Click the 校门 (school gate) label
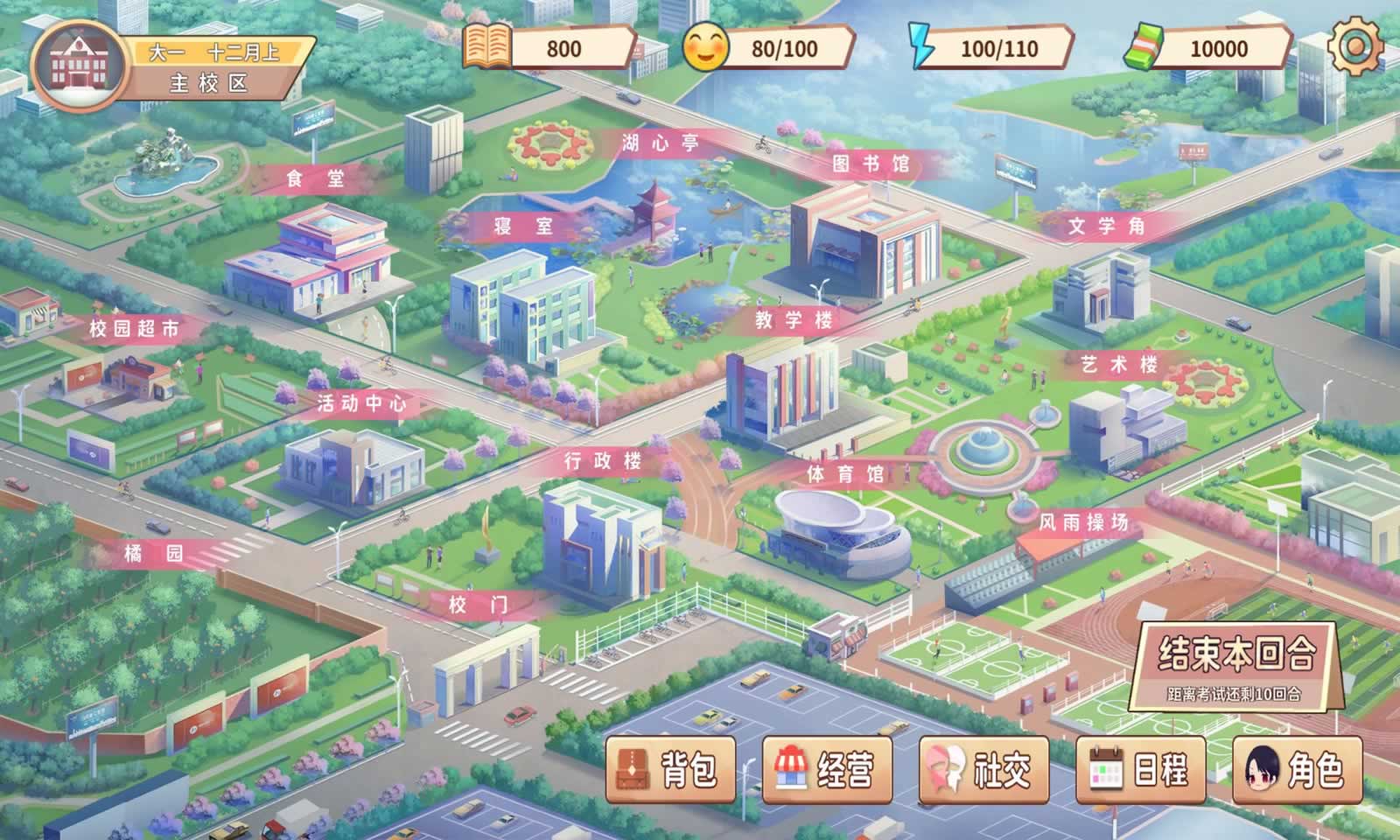 pos(479,604)
